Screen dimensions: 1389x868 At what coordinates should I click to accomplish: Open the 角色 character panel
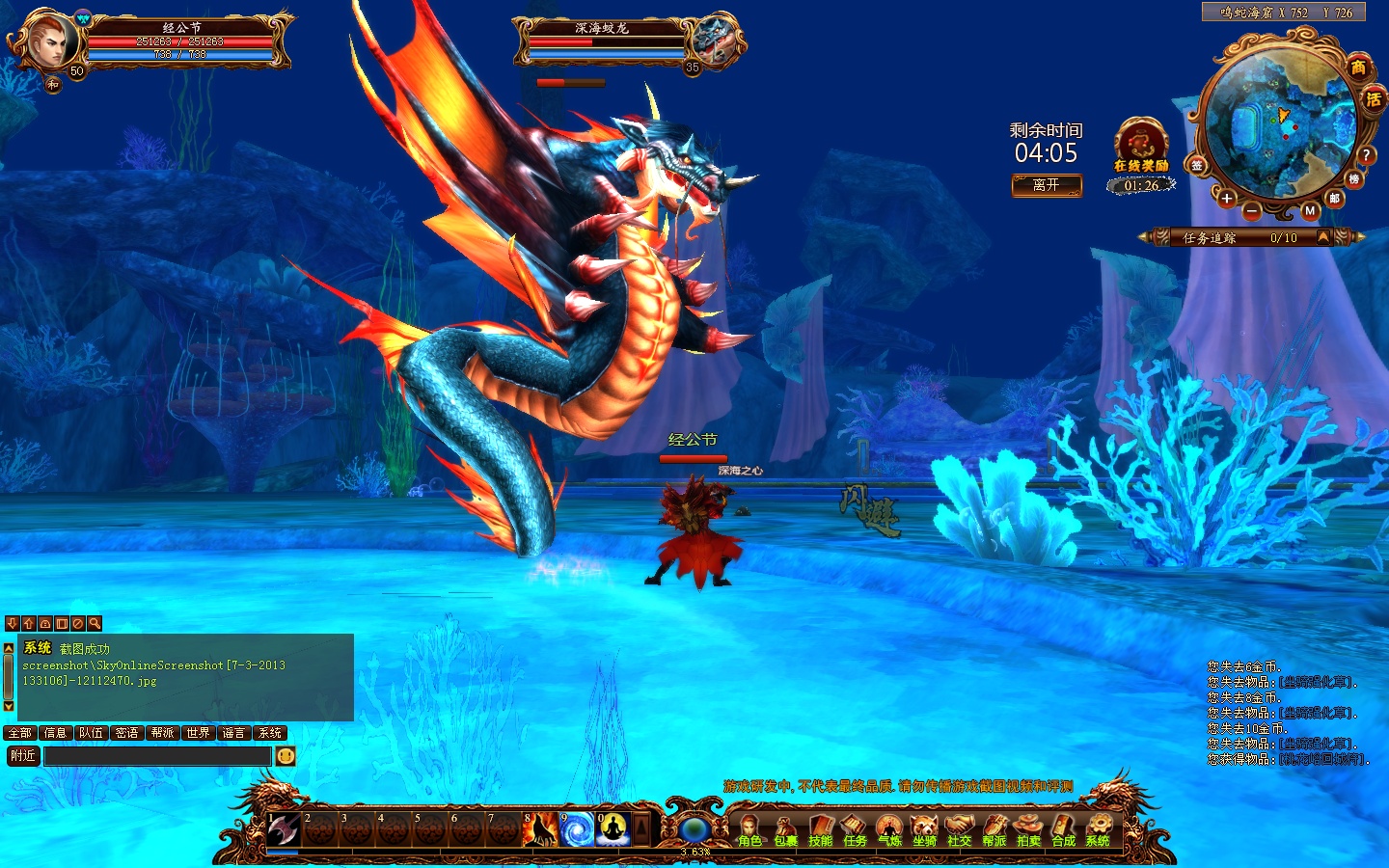(x=749, y=829)
